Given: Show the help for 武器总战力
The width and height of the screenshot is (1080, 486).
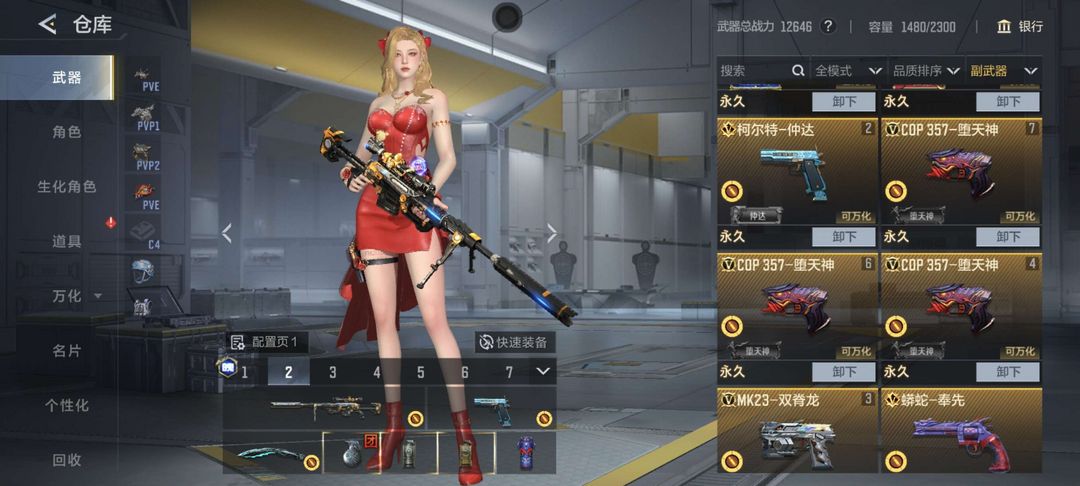Looking at the screenshot, I should 828,26.
